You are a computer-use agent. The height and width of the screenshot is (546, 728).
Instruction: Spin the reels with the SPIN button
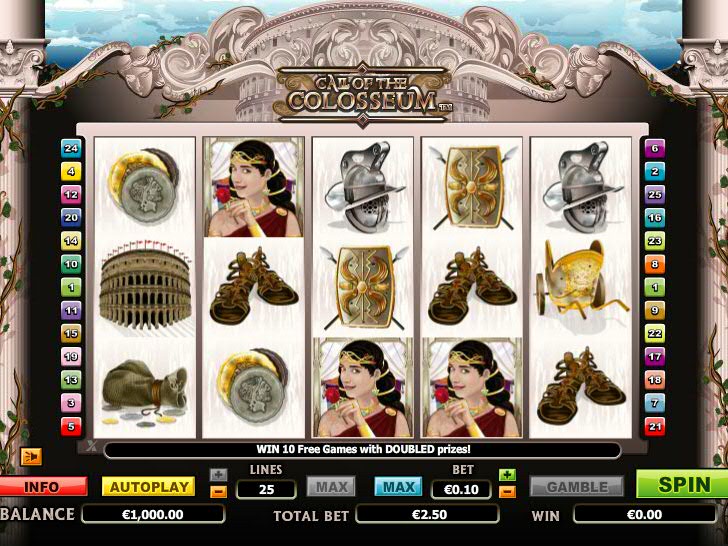[684, 485]
